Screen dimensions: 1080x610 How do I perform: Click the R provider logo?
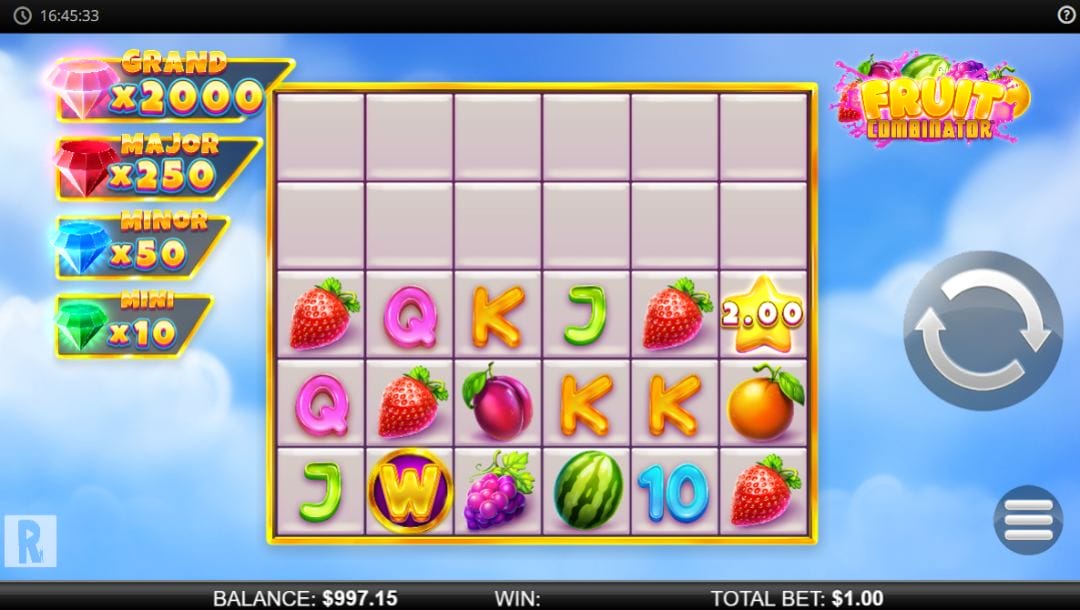(30, 541)
